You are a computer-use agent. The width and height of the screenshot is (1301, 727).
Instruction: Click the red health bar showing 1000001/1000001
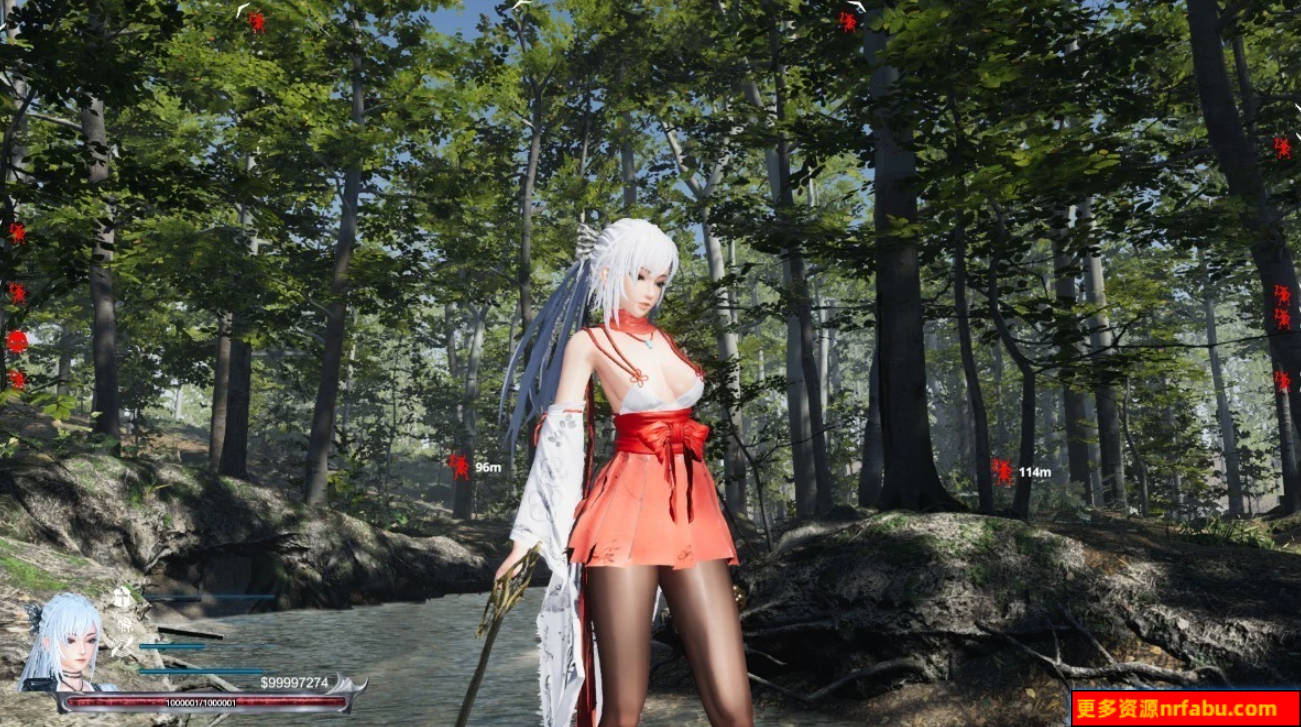tap(205, 703)
